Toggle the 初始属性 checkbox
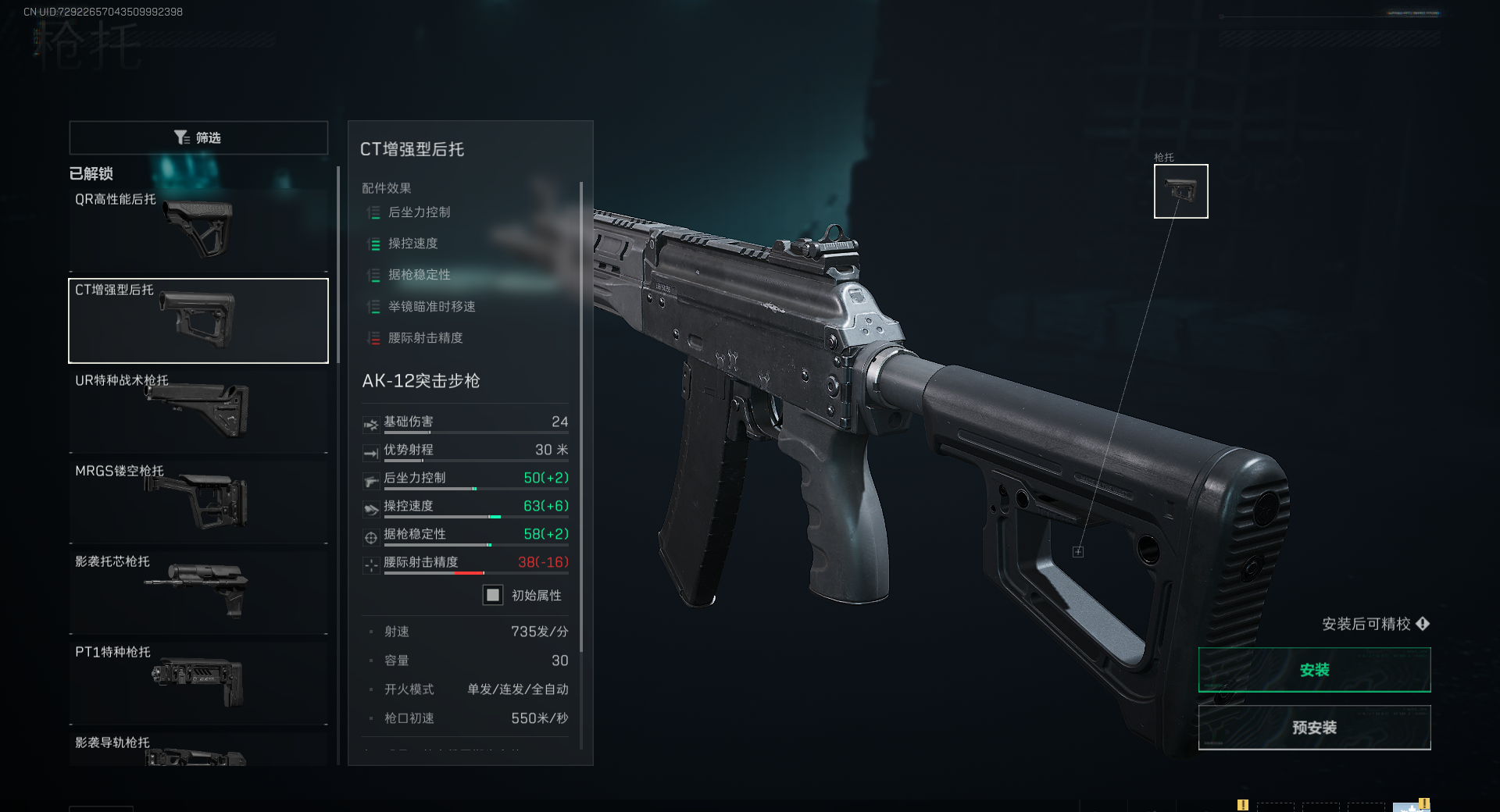This screenshot has width=1500, height=812. (x=492, y=595)
